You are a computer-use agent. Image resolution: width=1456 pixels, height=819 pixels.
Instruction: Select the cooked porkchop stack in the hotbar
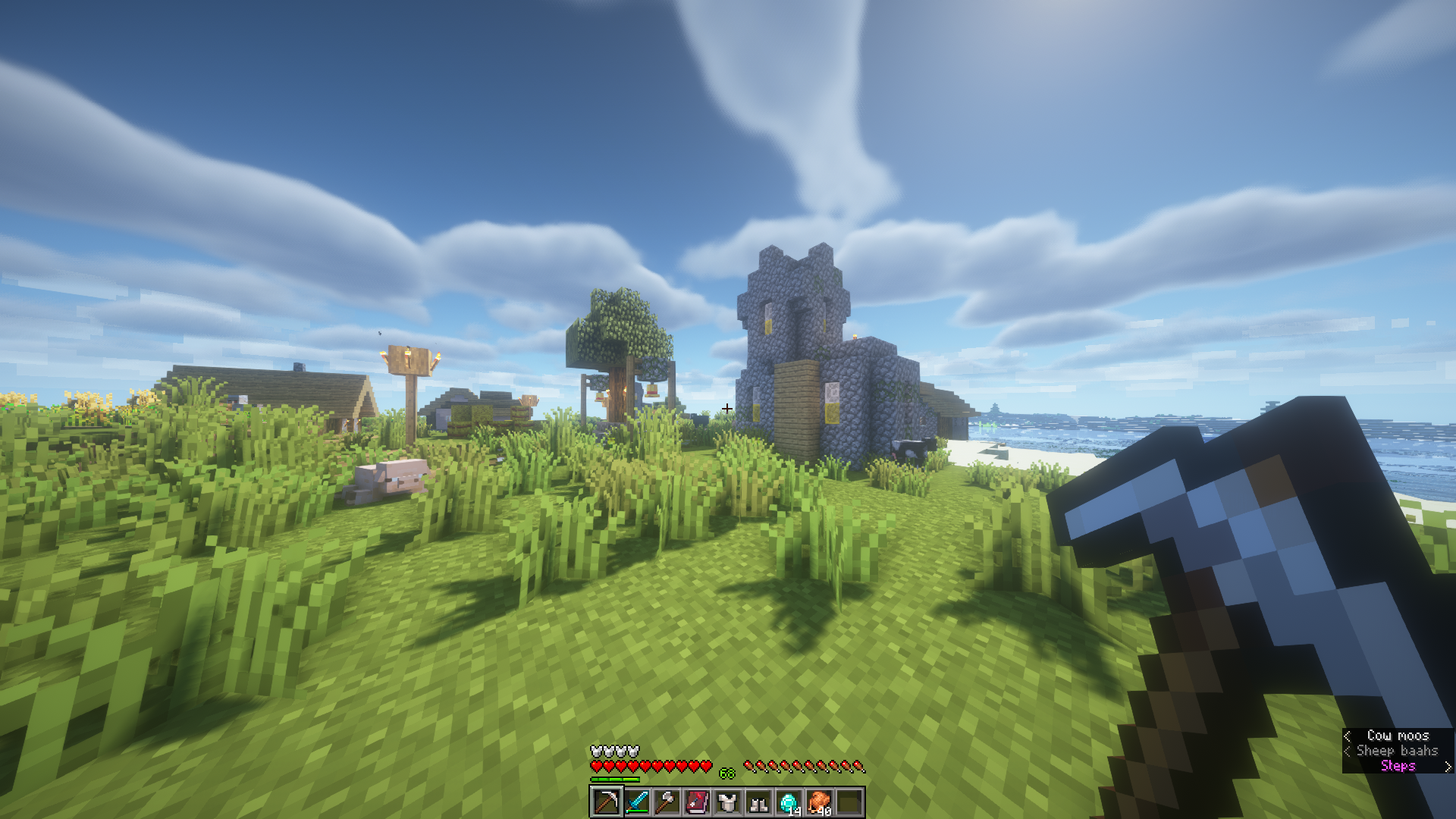(x=819, y=802)
